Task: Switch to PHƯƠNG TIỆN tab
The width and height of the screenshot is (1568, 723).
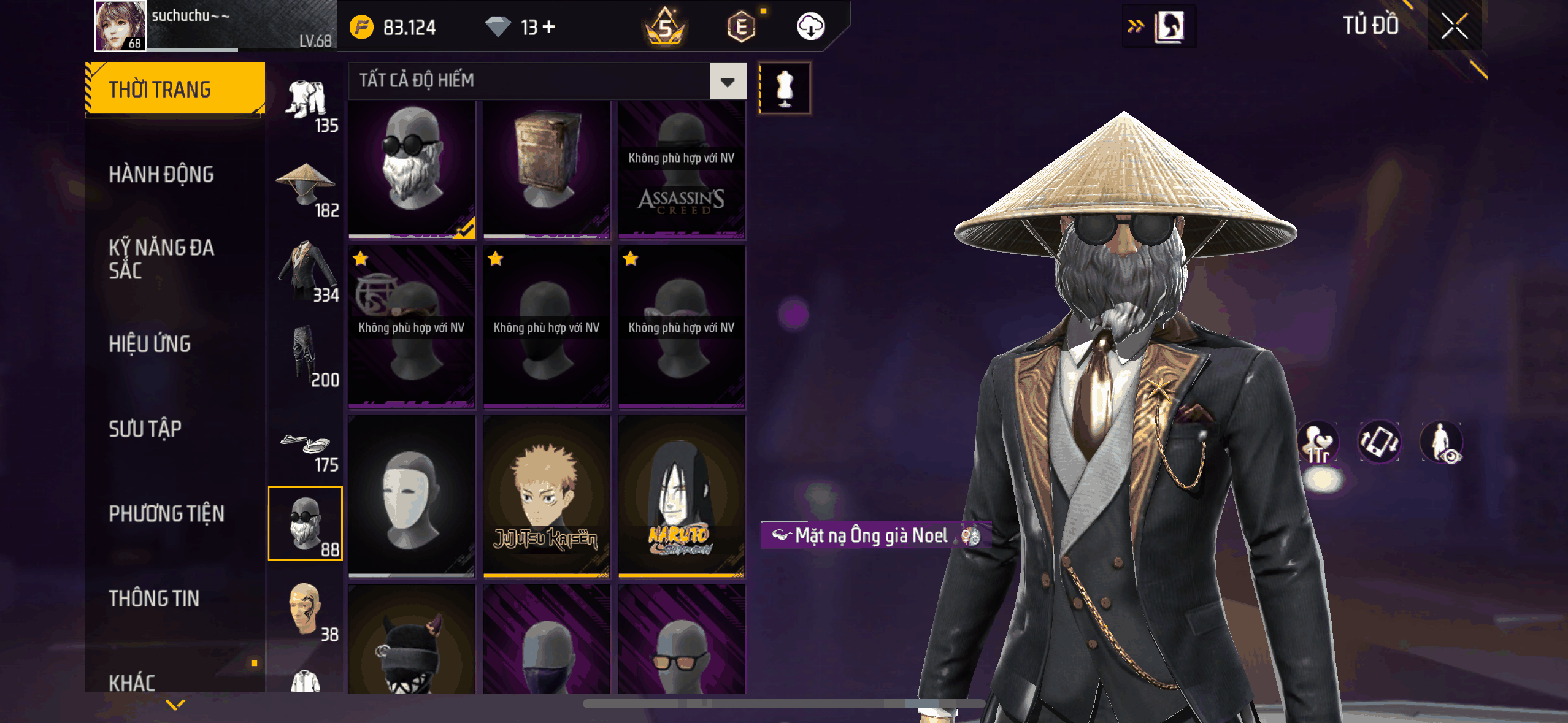Action: pyautogui.click(x=166, y=513)
